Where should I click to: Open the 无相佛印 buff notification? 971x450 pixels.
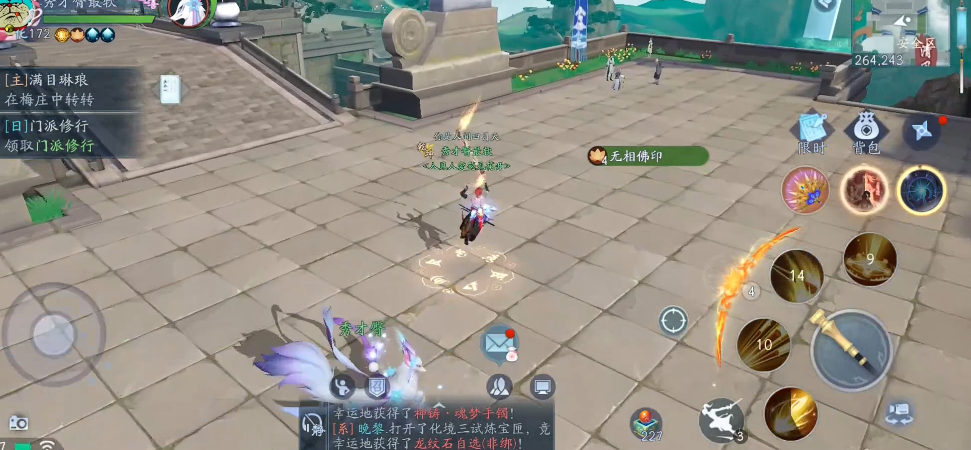(x=648, y=156)
